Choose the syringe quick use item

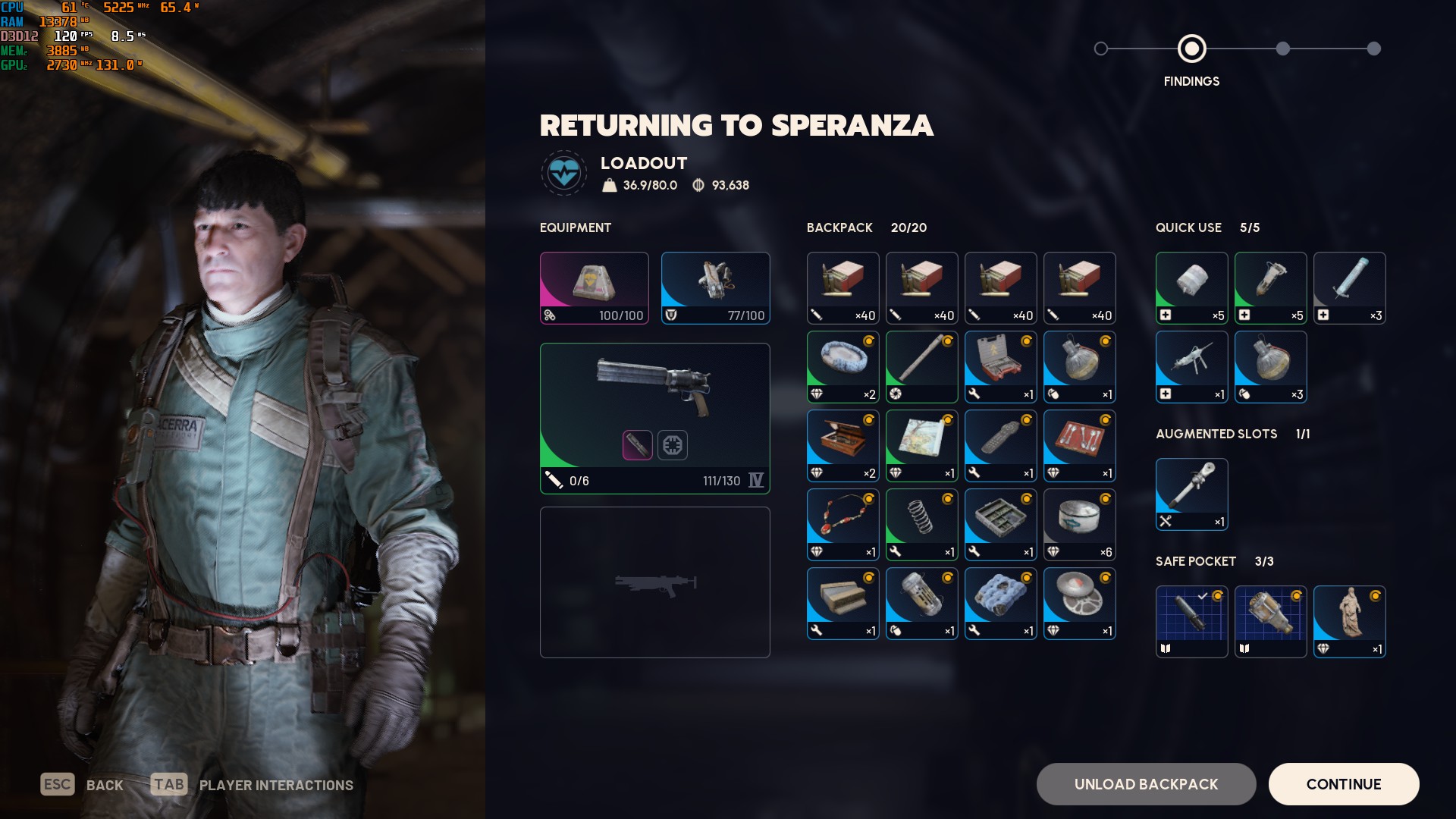click(1349, 287)
